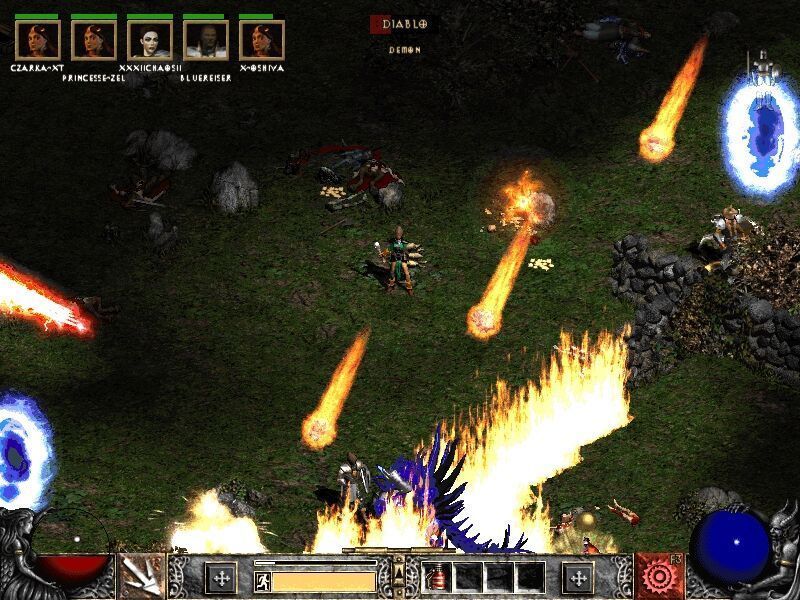Select the CZARKA-XT party portrait
800x600 pixels.
pos(38,40)
